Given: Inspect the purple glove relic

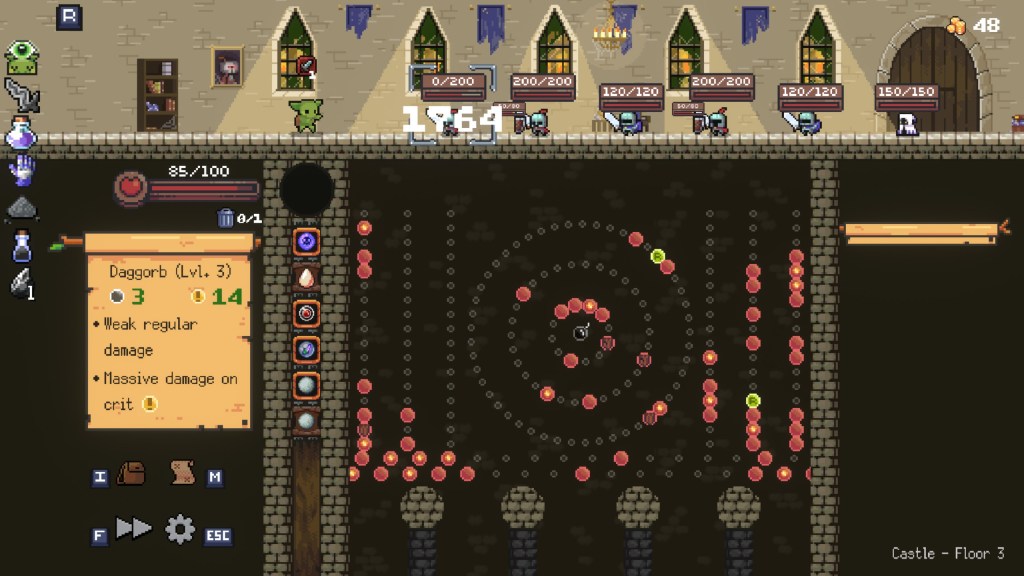Looking at the screenshot, I should 21,170.
